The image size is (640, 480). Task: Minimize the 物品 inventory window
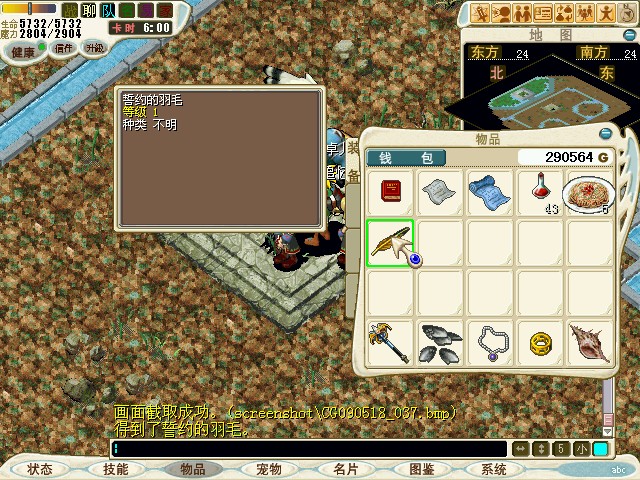(604, 134)
